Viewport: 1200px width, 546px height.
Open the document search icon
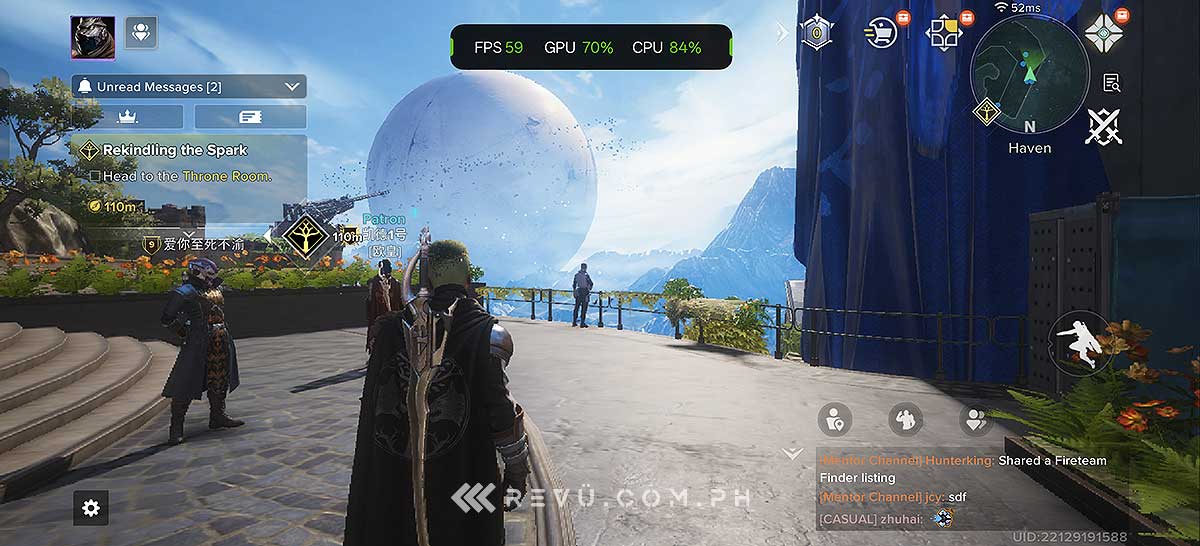tap(1110, 82)
